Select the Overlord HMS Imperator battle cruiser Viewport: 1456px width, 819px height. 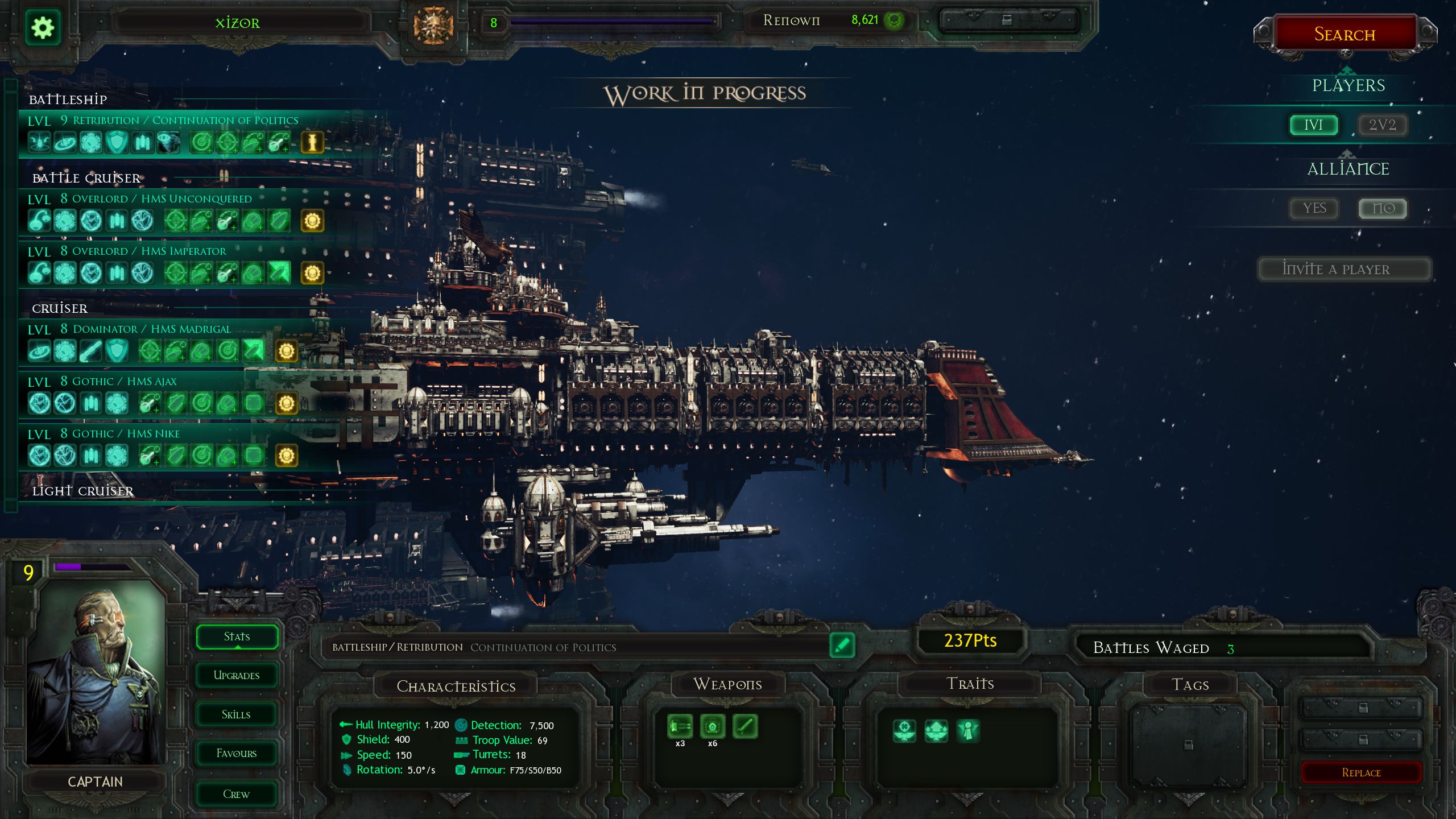[149, 251]
